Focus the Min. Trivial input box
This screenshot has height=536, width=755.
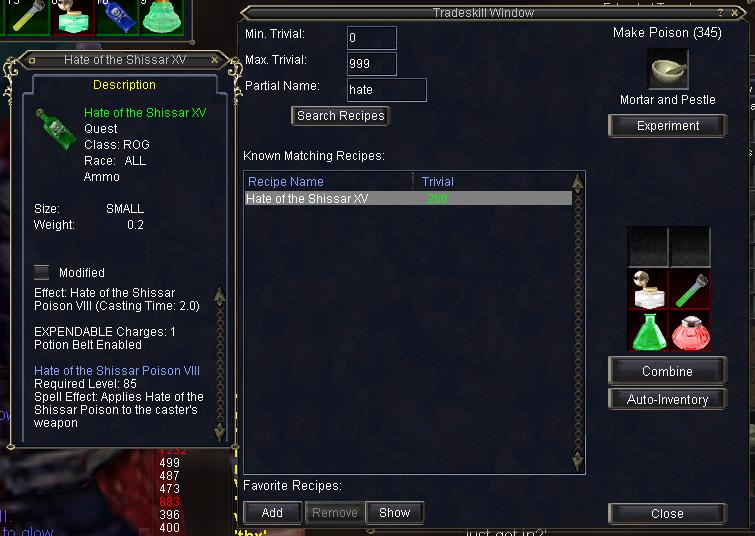(x=372, y=38)
